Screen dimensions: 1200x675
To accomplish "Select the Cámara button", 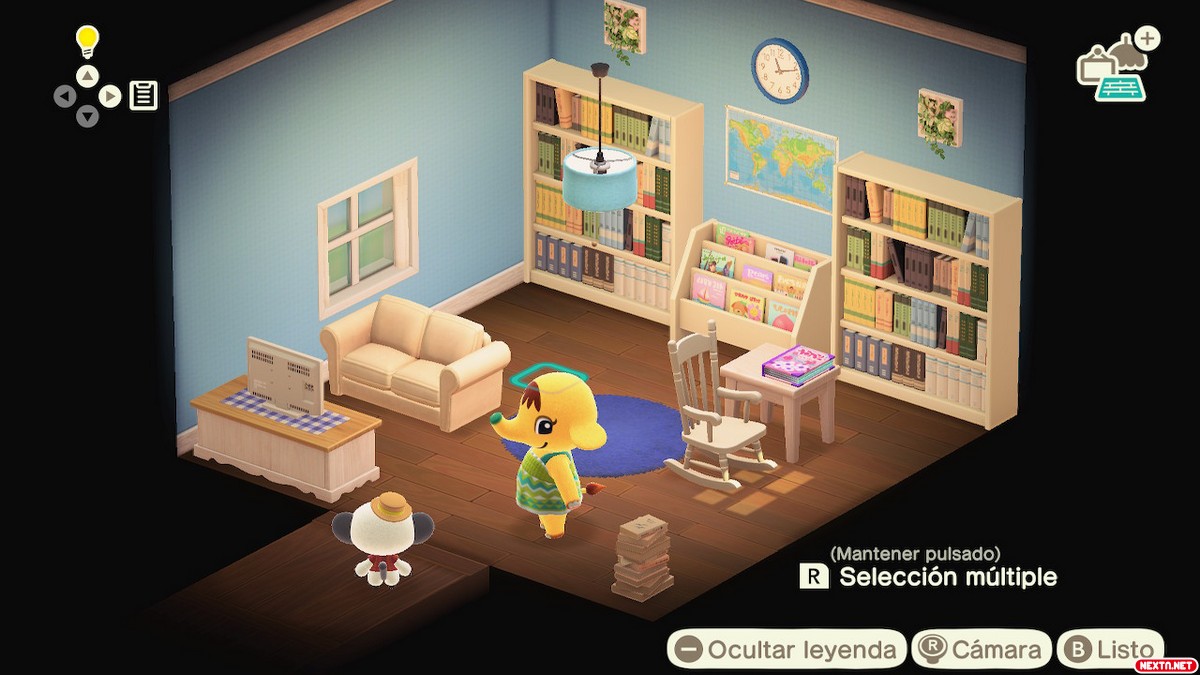I will click(983, 649).
